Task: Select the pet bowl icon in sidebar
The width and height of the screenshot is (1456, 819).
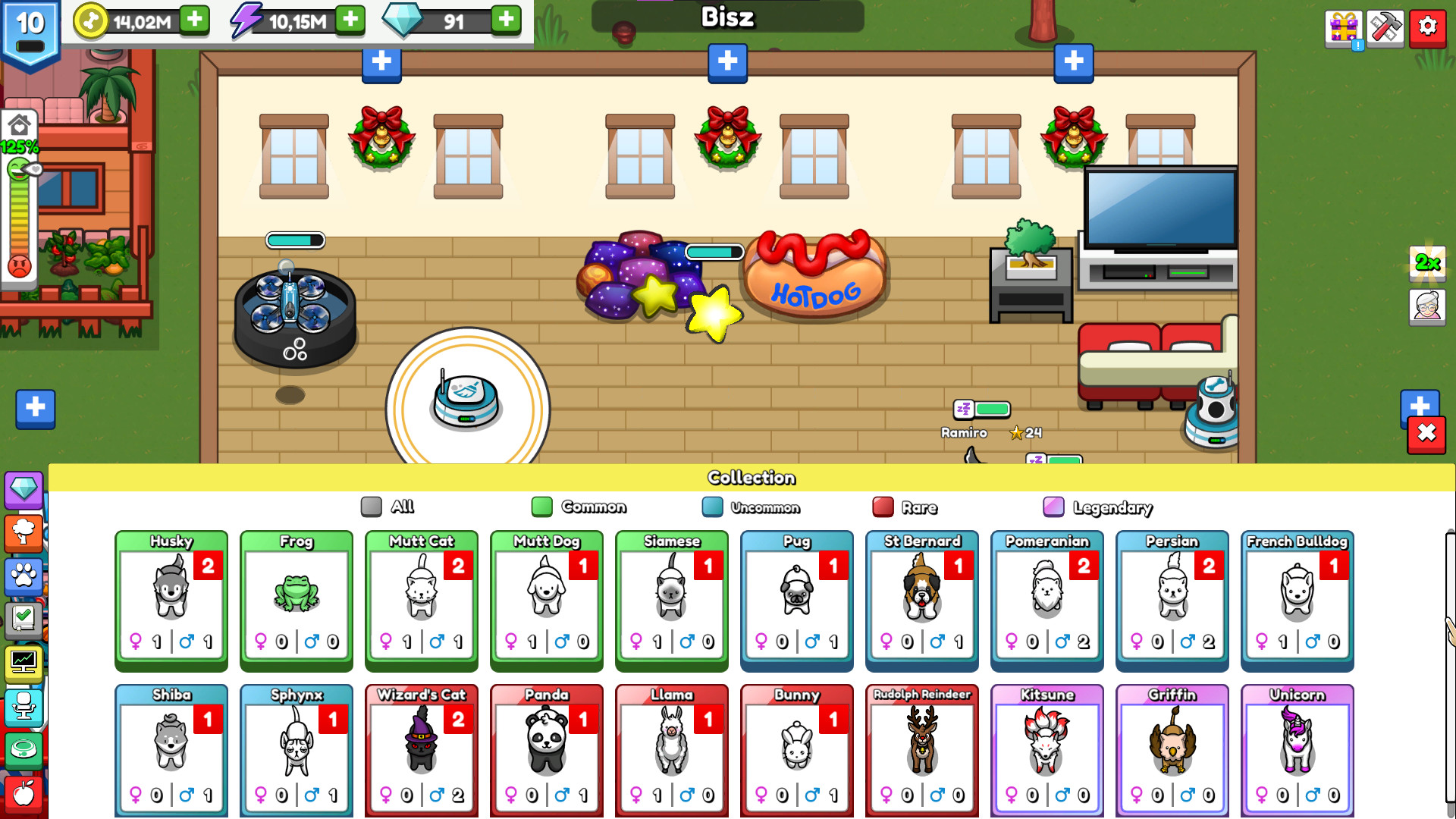Action: [x=25, y=749]
